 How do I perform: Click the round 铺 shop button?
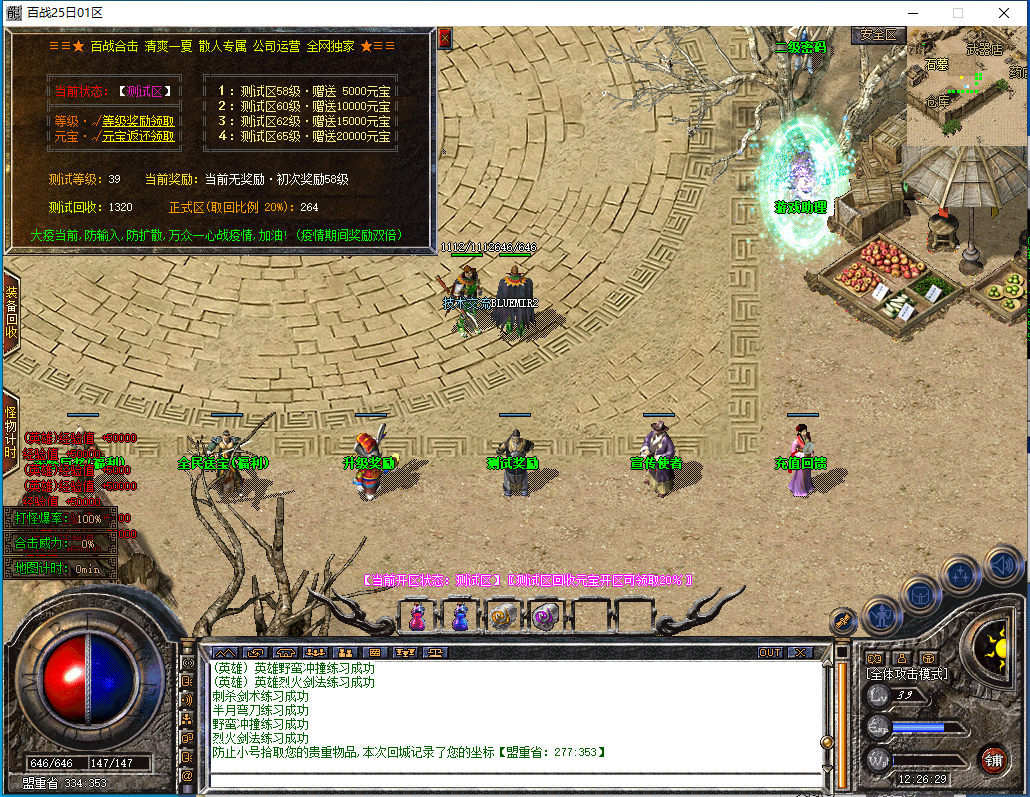click(x=993, y=759)
